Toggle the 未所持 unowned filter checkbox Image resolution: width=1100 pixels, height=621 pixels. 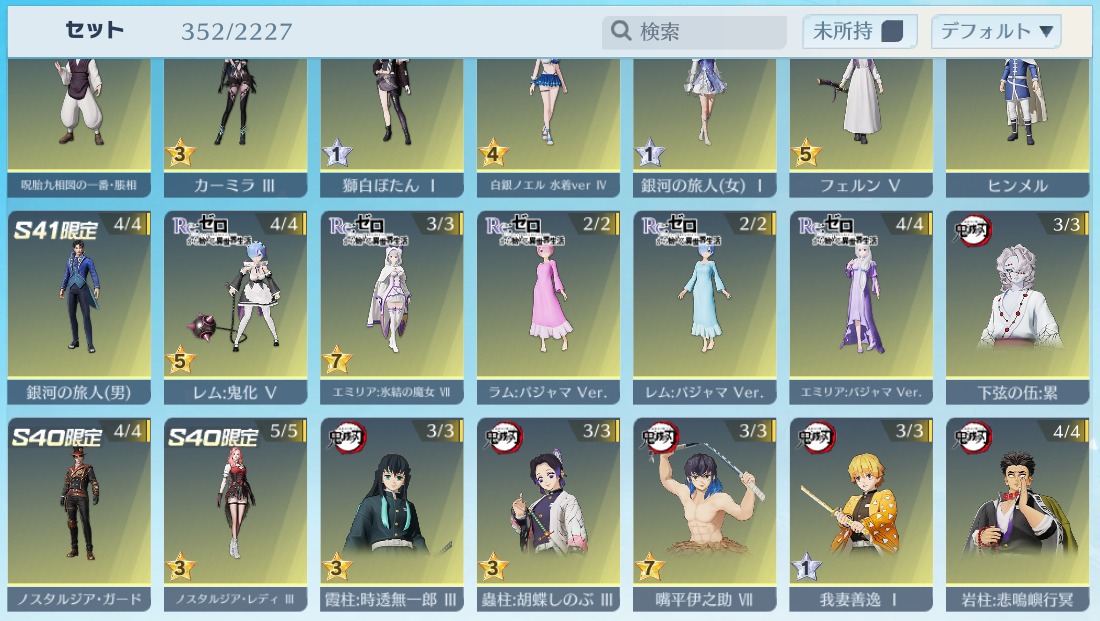[891, 32]
